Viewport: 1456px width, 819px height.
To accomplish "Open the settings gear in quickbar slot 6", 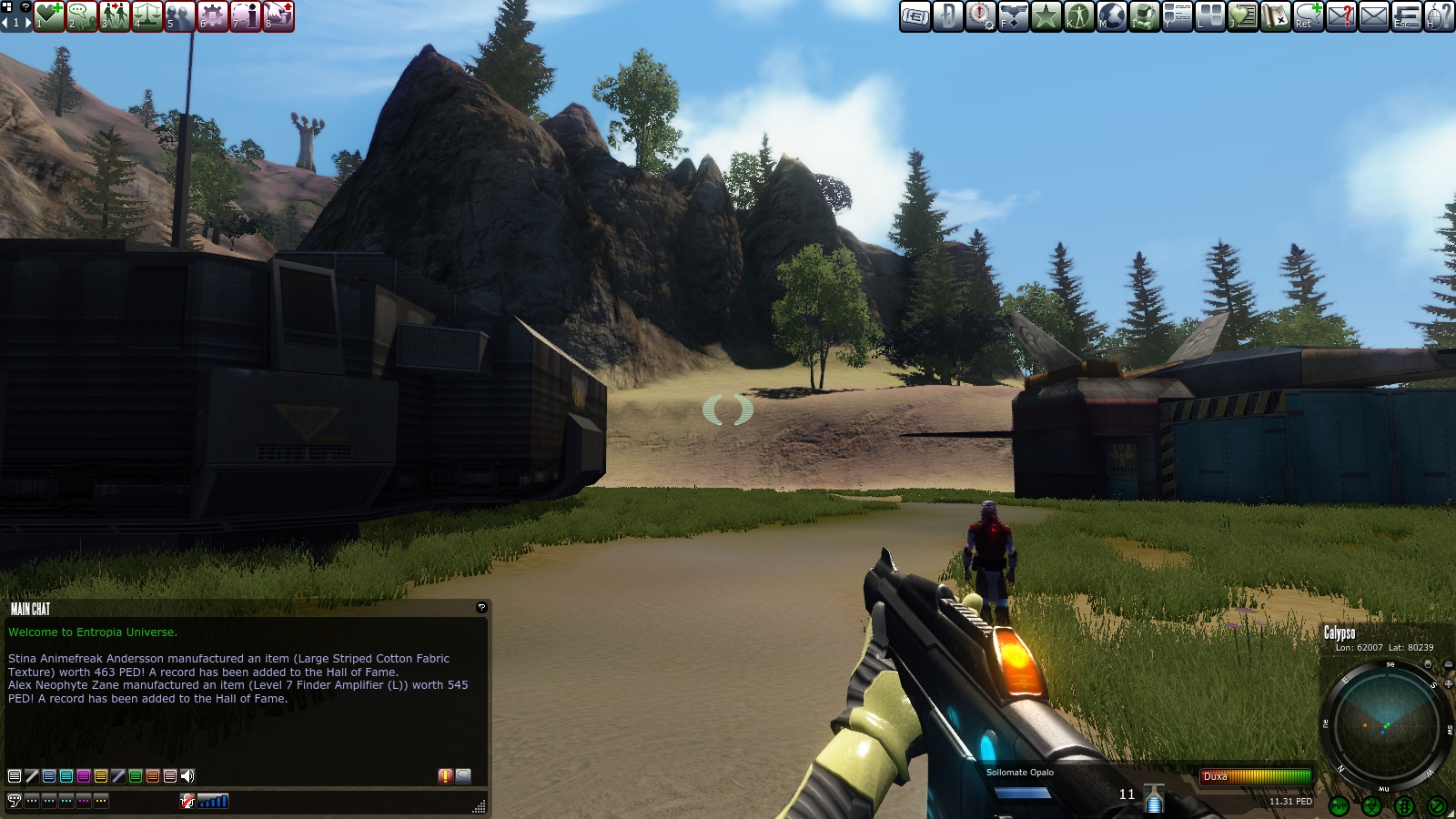I will click(212, 15).
